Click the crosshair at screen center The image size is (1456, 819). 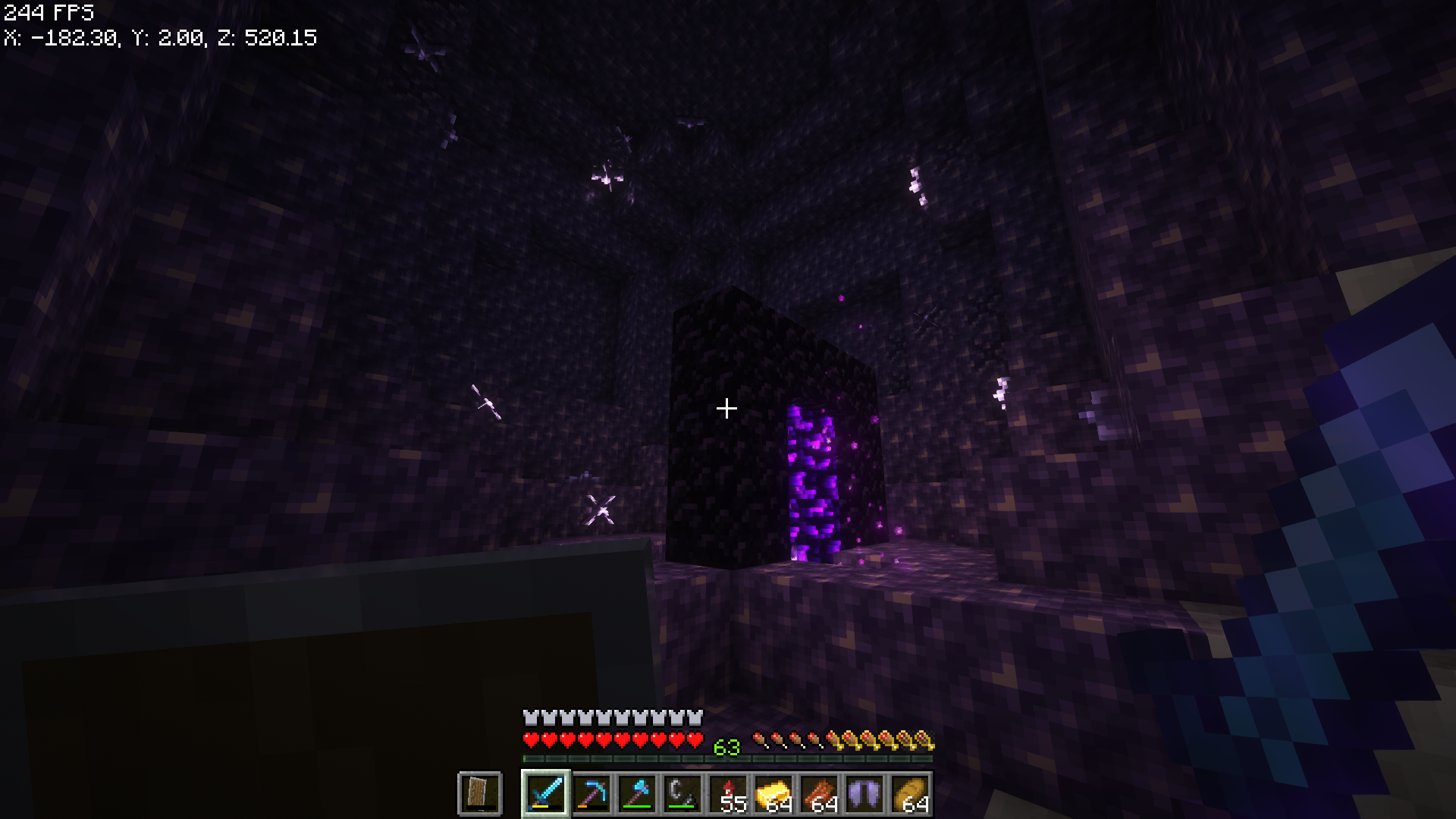coord(727,408)
